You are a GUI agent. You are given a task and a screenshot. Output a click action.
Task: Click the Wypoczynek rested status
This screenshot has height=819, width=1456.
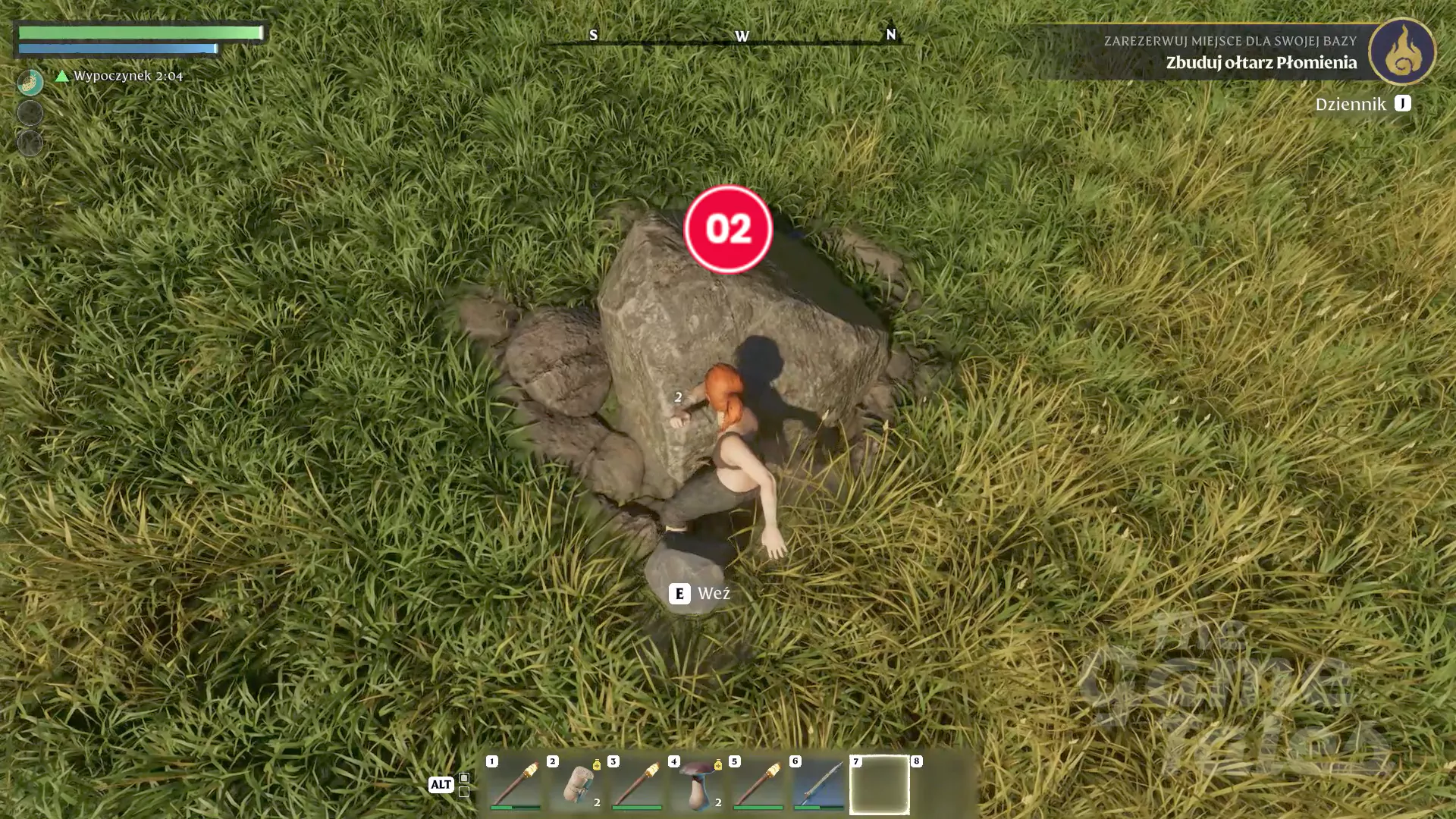tap(120, 76)
